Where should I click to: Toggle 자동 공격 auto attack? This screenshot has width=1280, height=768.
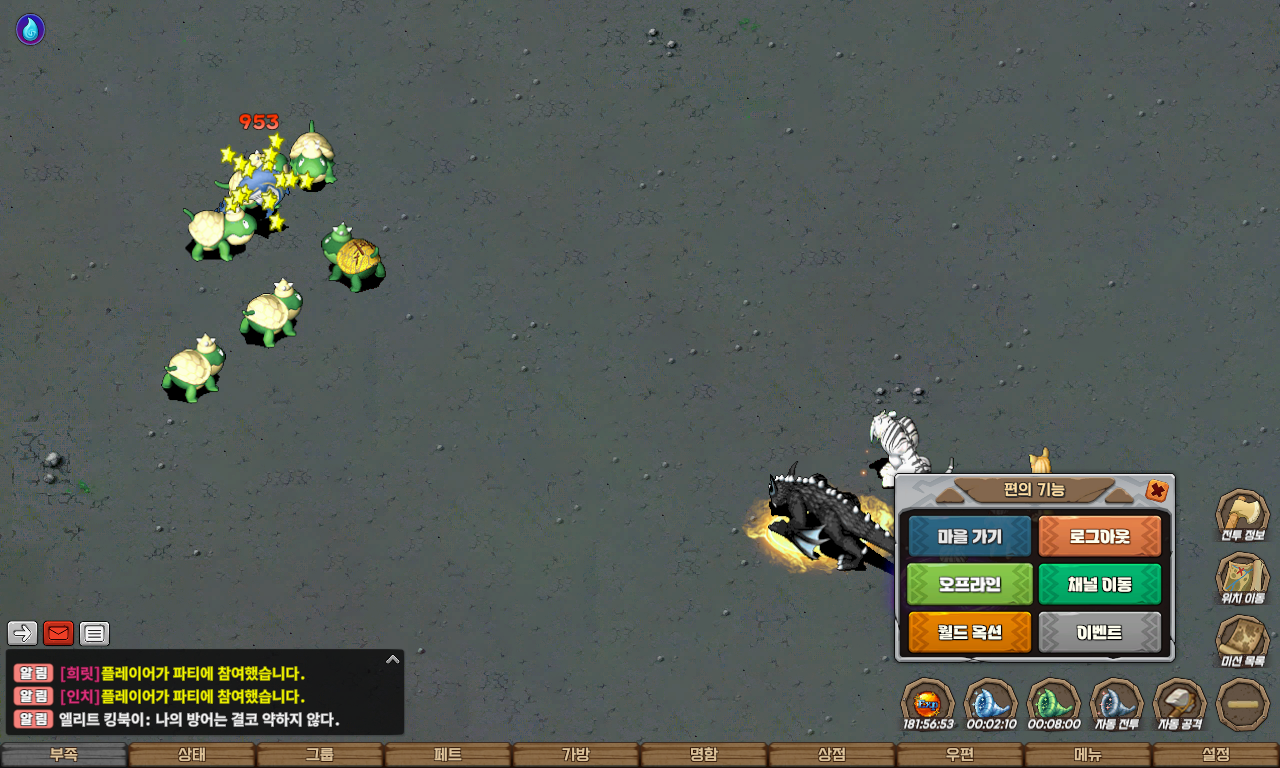tap(1180, 702)
